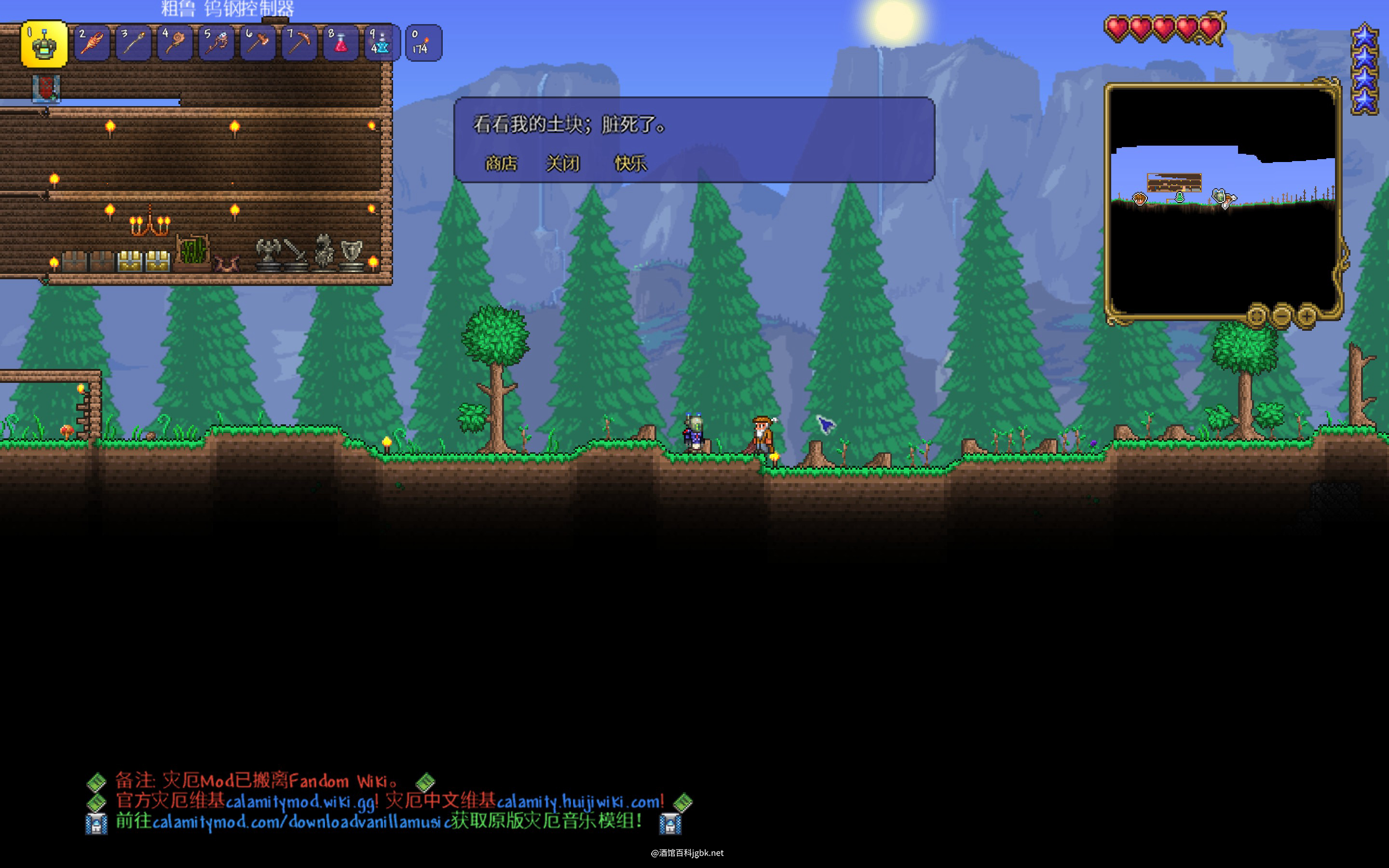Screen dimensions: 1389x868
Task: Click the minimap zoom-out minus button
Action: pyautogui.click(x=1281, y=315)
